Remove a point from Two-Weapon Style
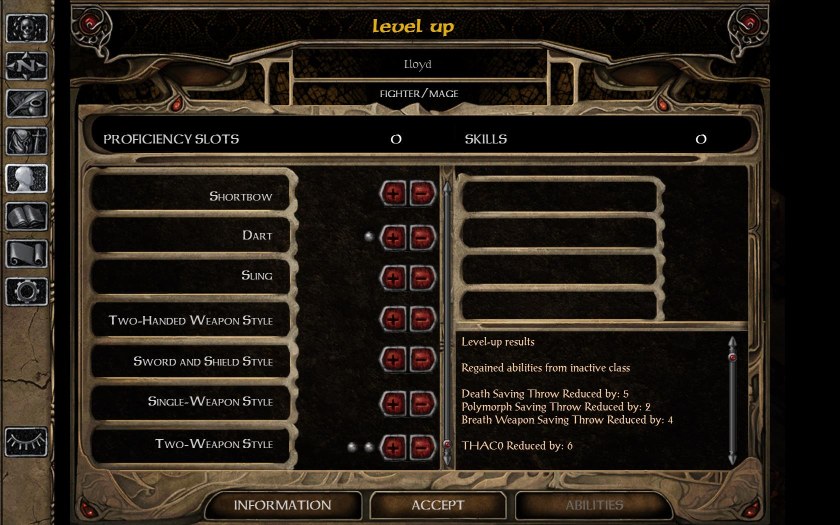 coord(423,446)
